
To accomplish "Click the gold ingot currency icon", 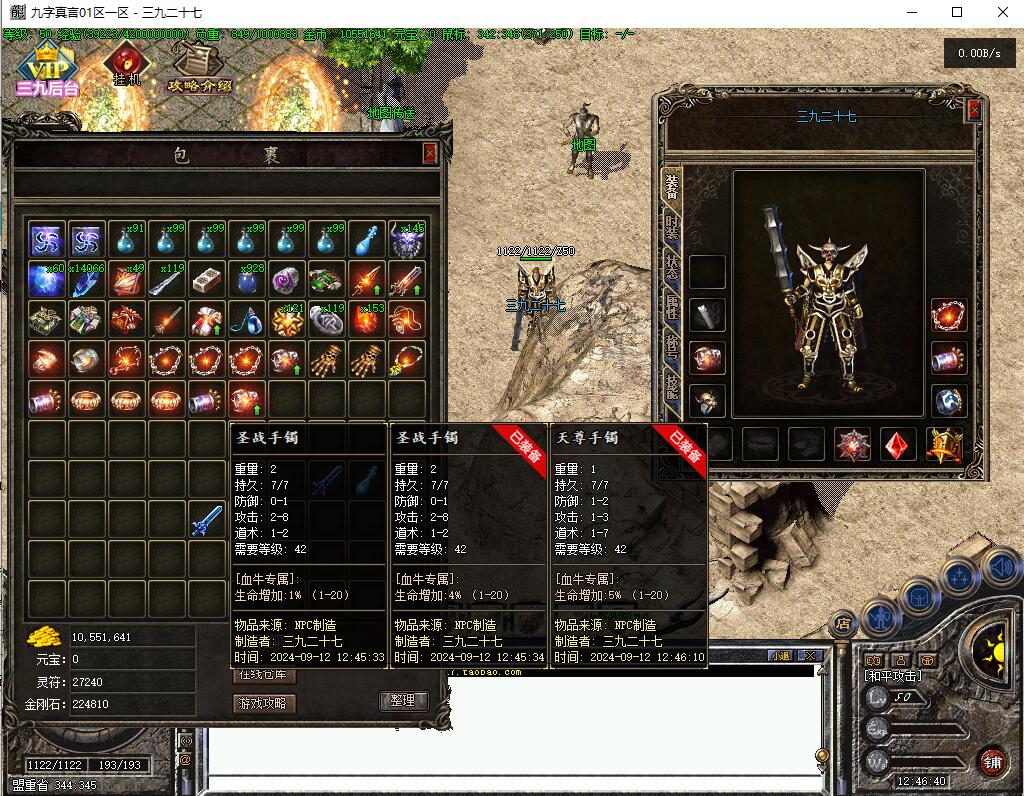I will pos(43,637).
